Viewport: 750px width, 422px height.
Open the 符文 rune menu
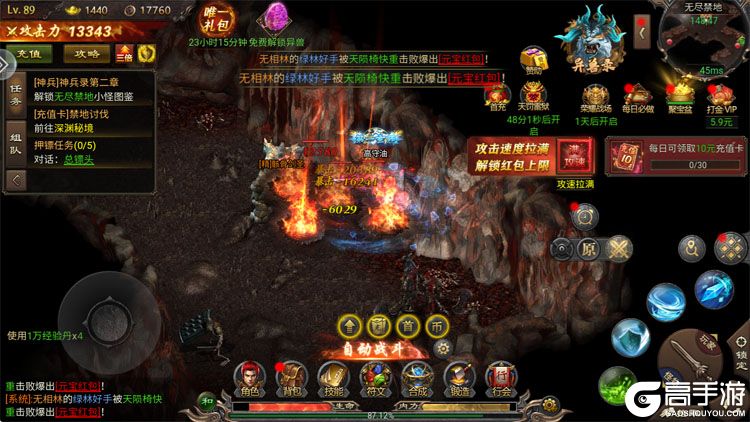click(374, 377)
